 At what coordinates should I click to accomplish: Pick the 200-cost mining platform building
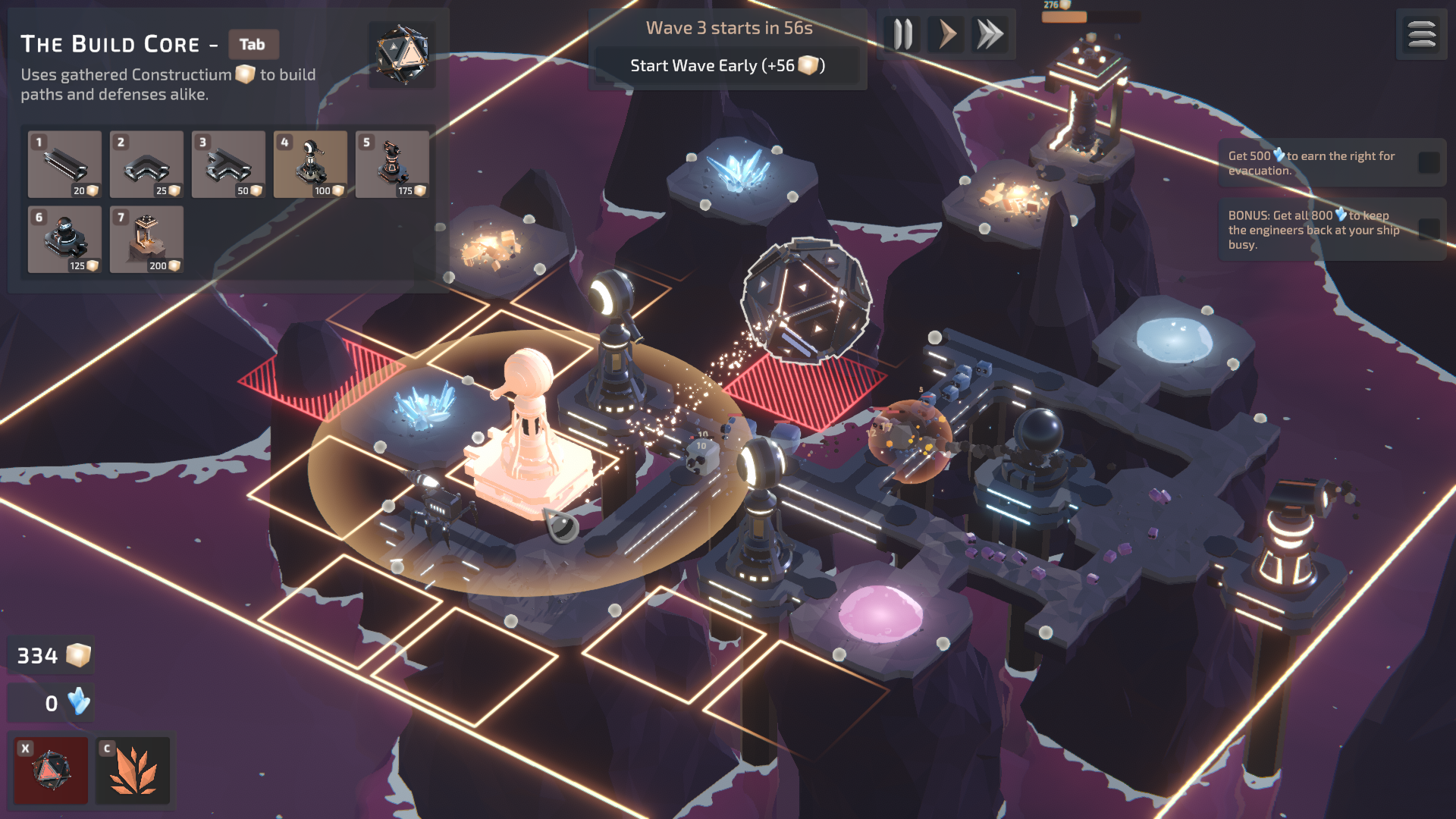click(x=146, y=239)
